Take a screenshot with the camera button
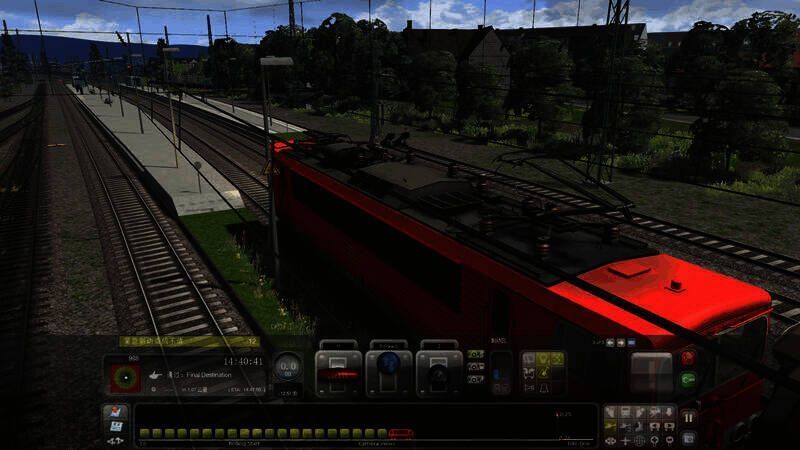This screenshot has height=450, width=800. coord(688,437)
